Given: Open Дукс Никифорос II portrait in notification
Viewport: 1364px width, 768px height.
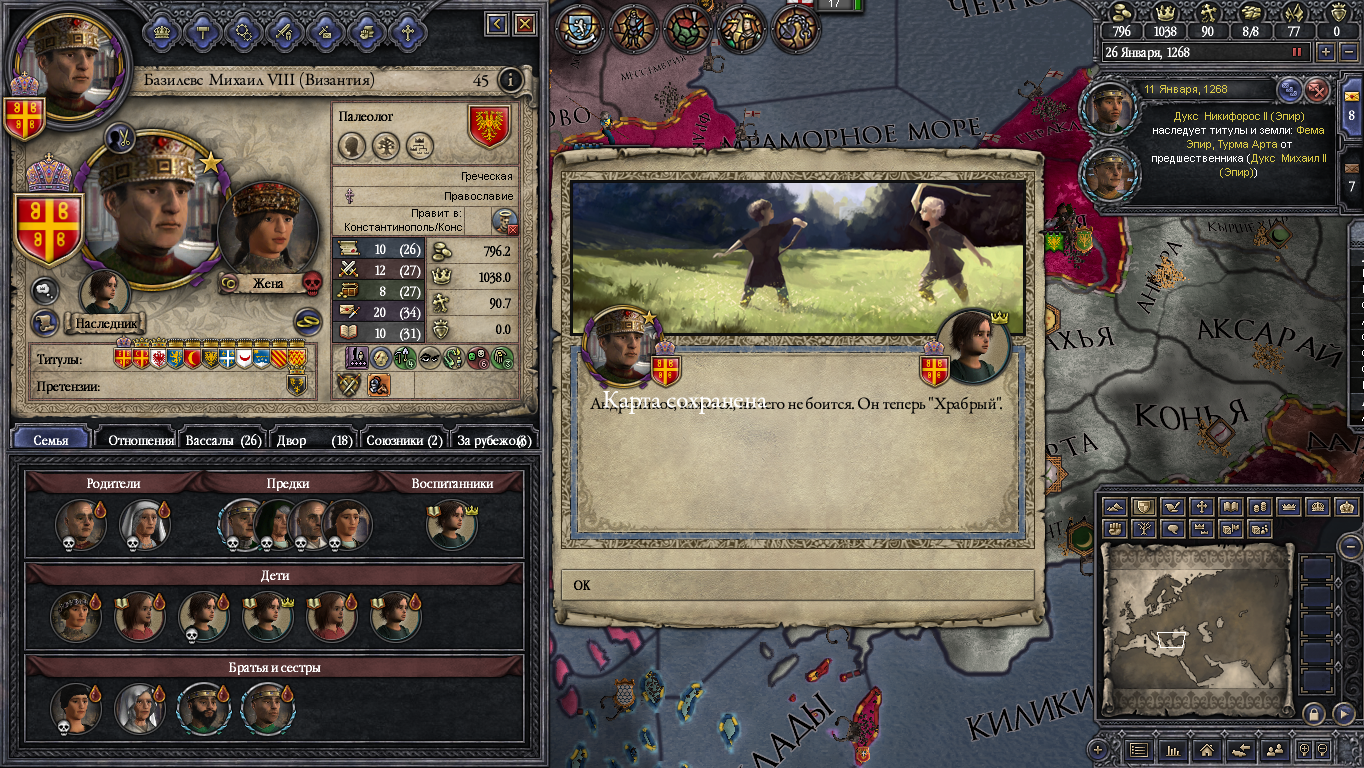Looking at the screenshot, I should pos(1109,108).
